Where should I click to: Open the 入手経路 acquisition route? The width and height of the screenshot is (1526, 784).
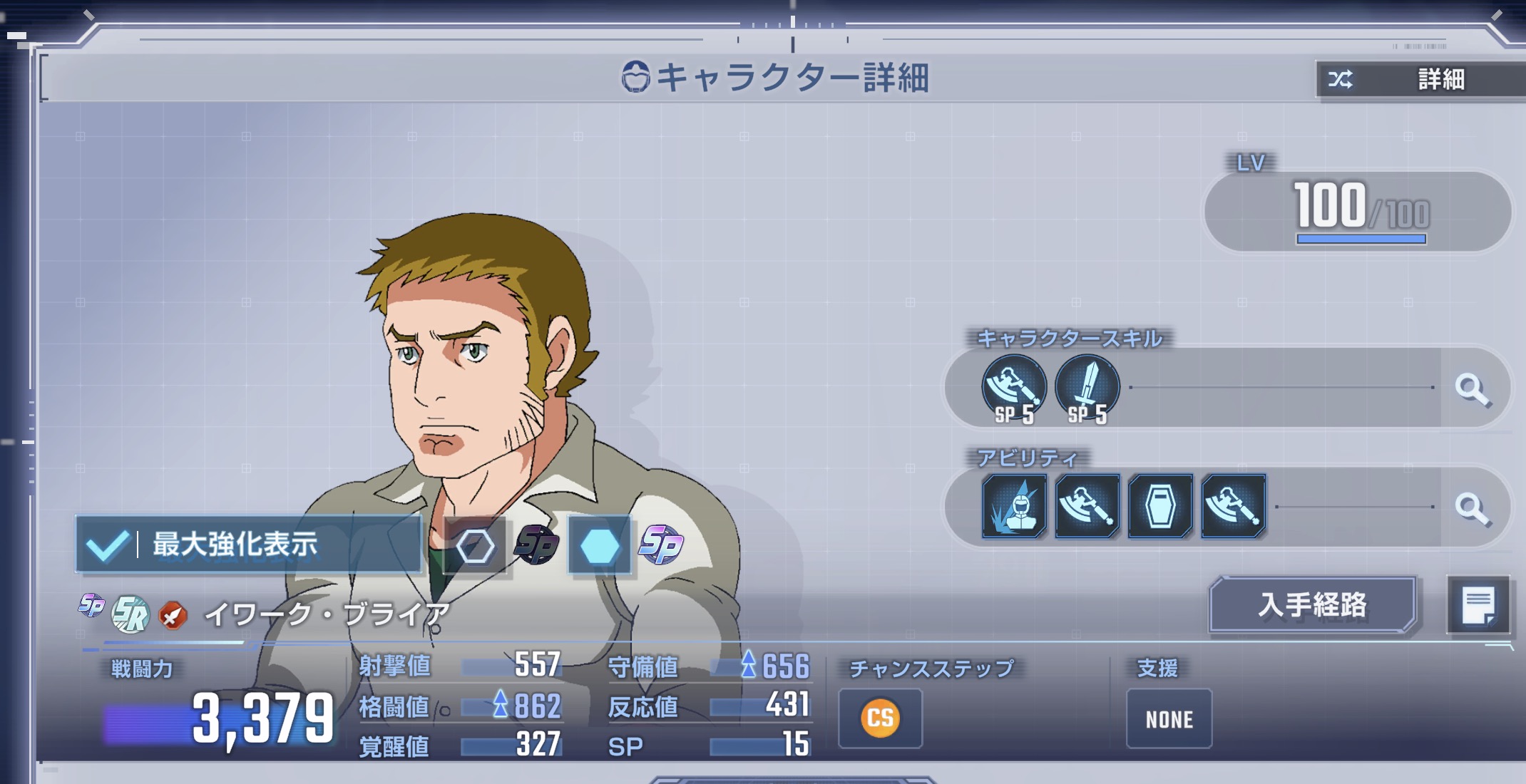click(x=1312, y=605)
